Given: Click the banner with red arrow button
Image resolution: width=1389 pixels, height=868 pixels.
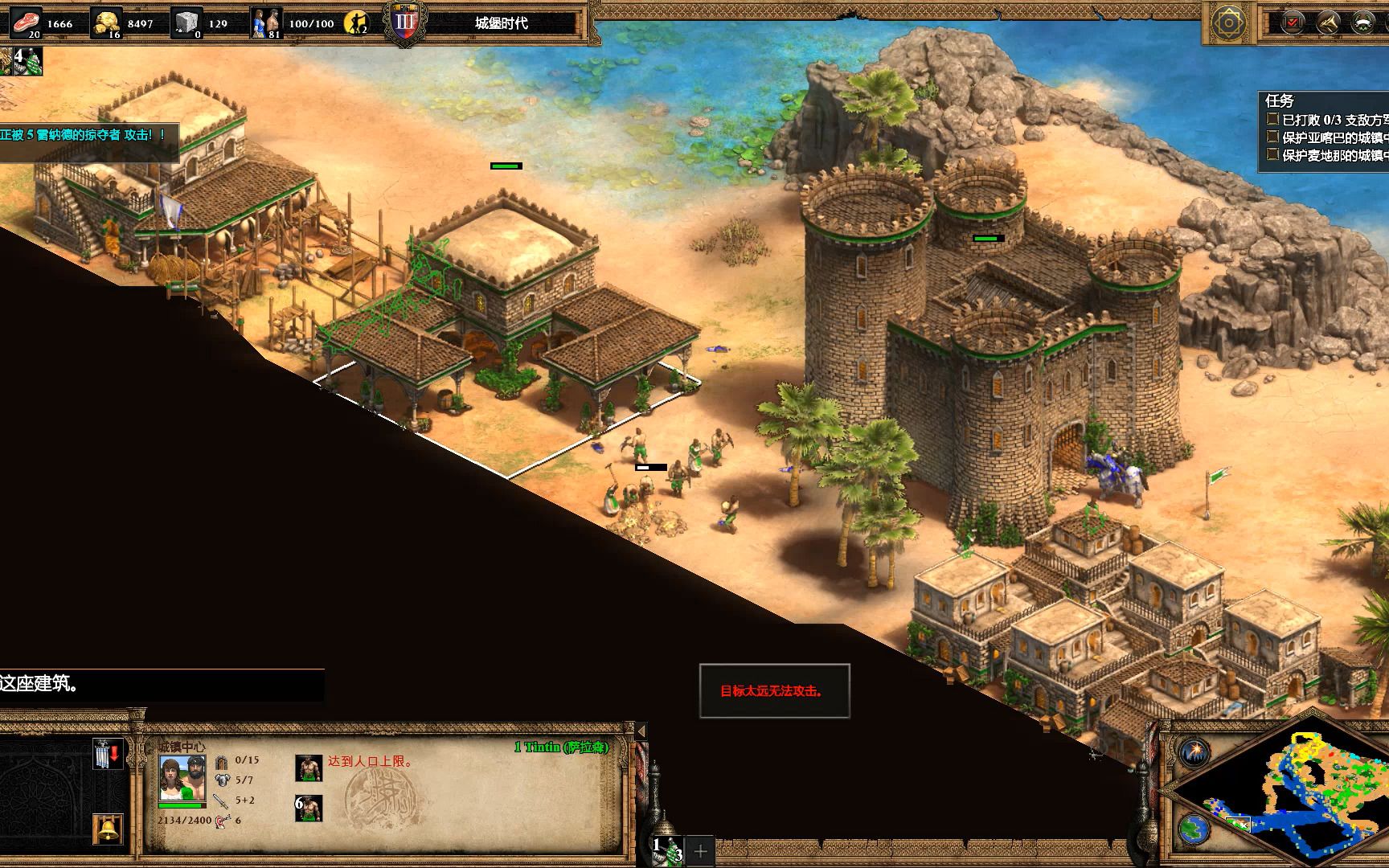Looking at the screenshot, I should point(107,754).
